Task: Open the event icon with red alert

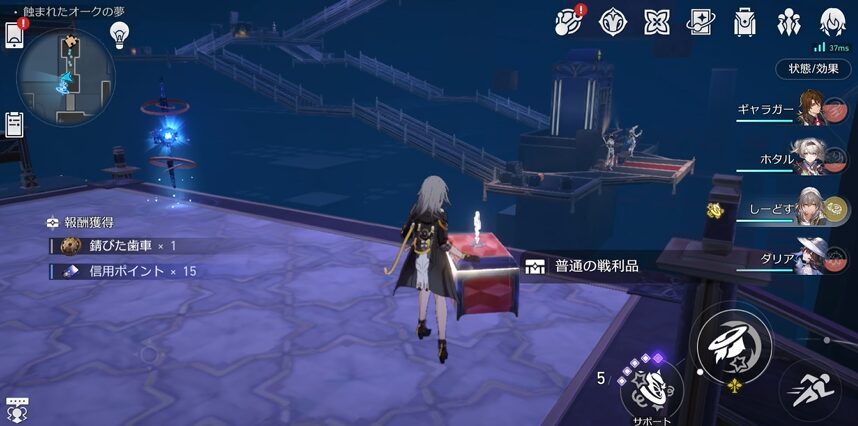Action: pos(568,21)
